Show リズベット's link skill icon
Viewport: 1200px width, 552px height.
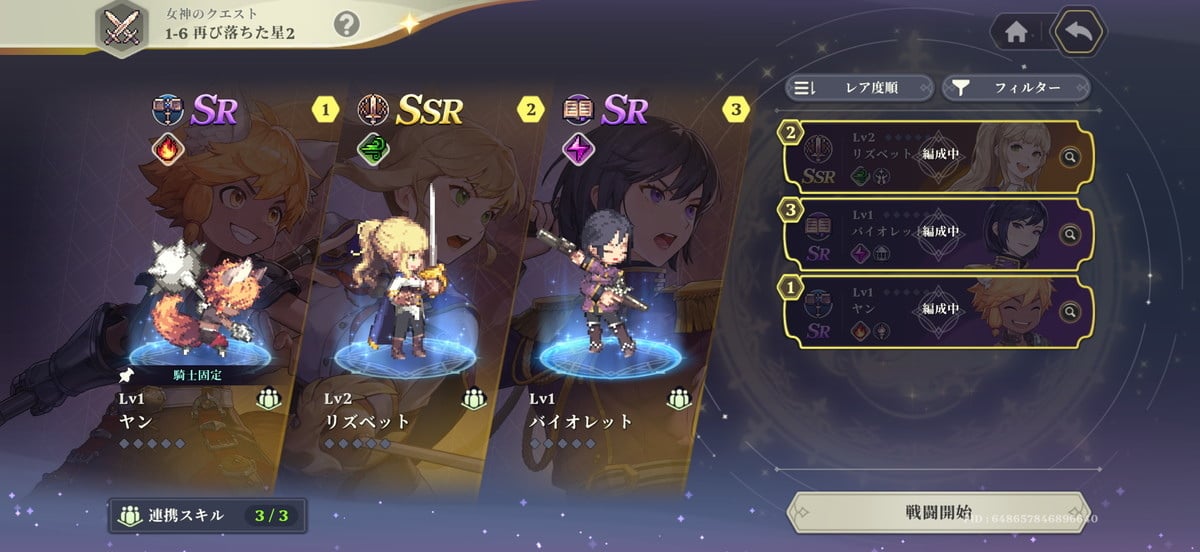coord(474,398)
